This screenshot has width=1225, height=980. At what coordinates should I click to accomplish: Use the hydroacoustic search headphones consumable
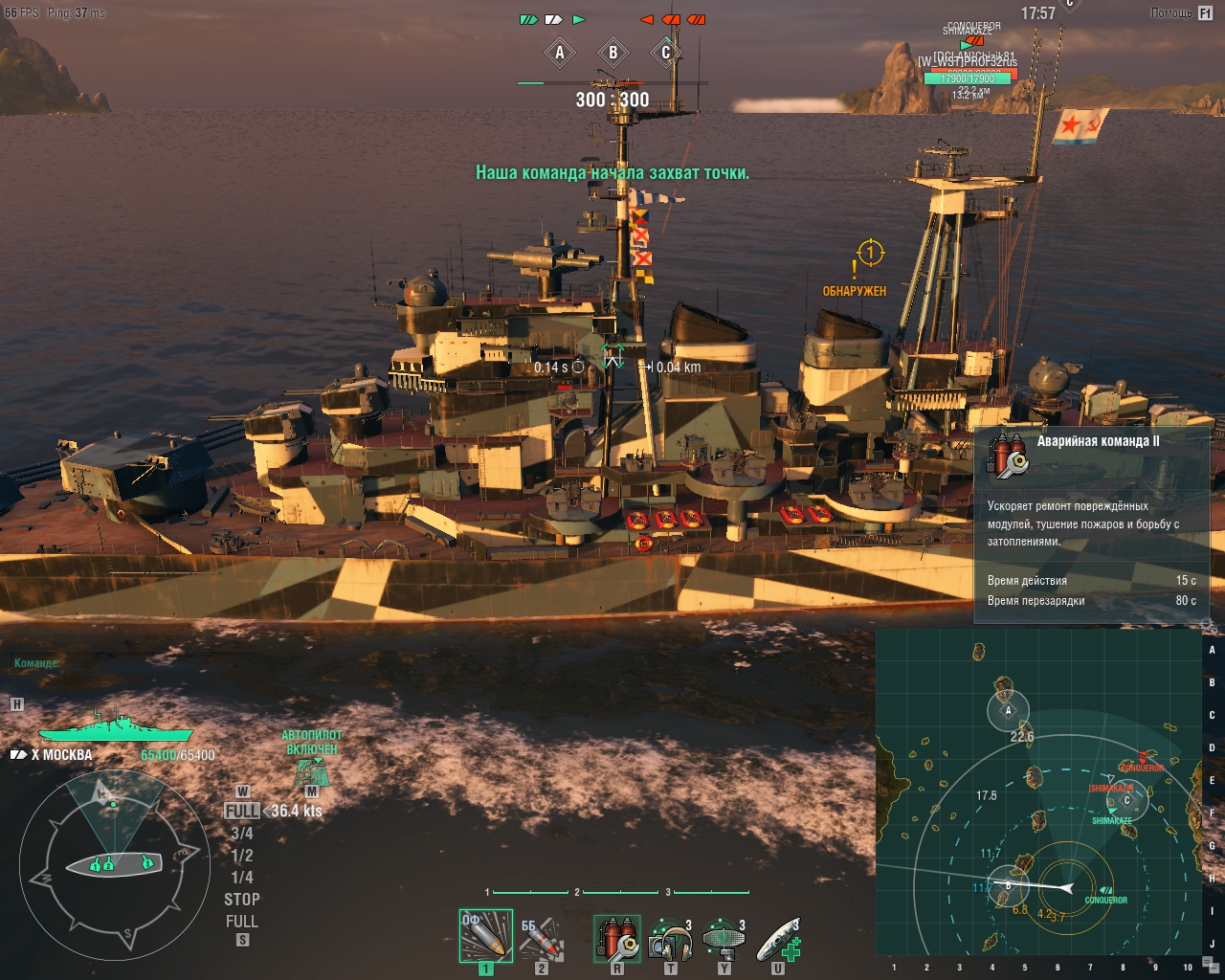coord(670,938)
